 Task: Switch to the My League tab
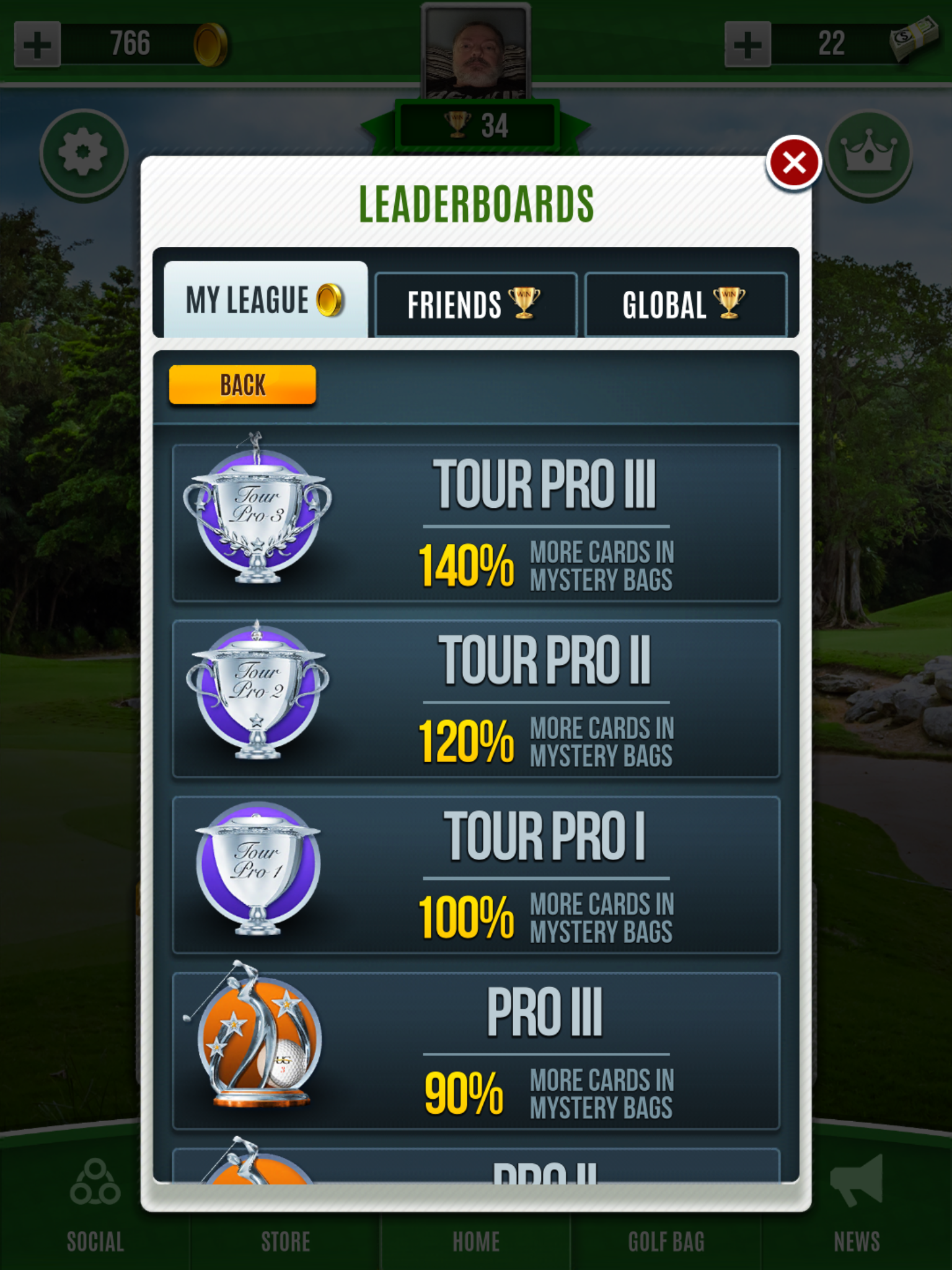[265, 301]
